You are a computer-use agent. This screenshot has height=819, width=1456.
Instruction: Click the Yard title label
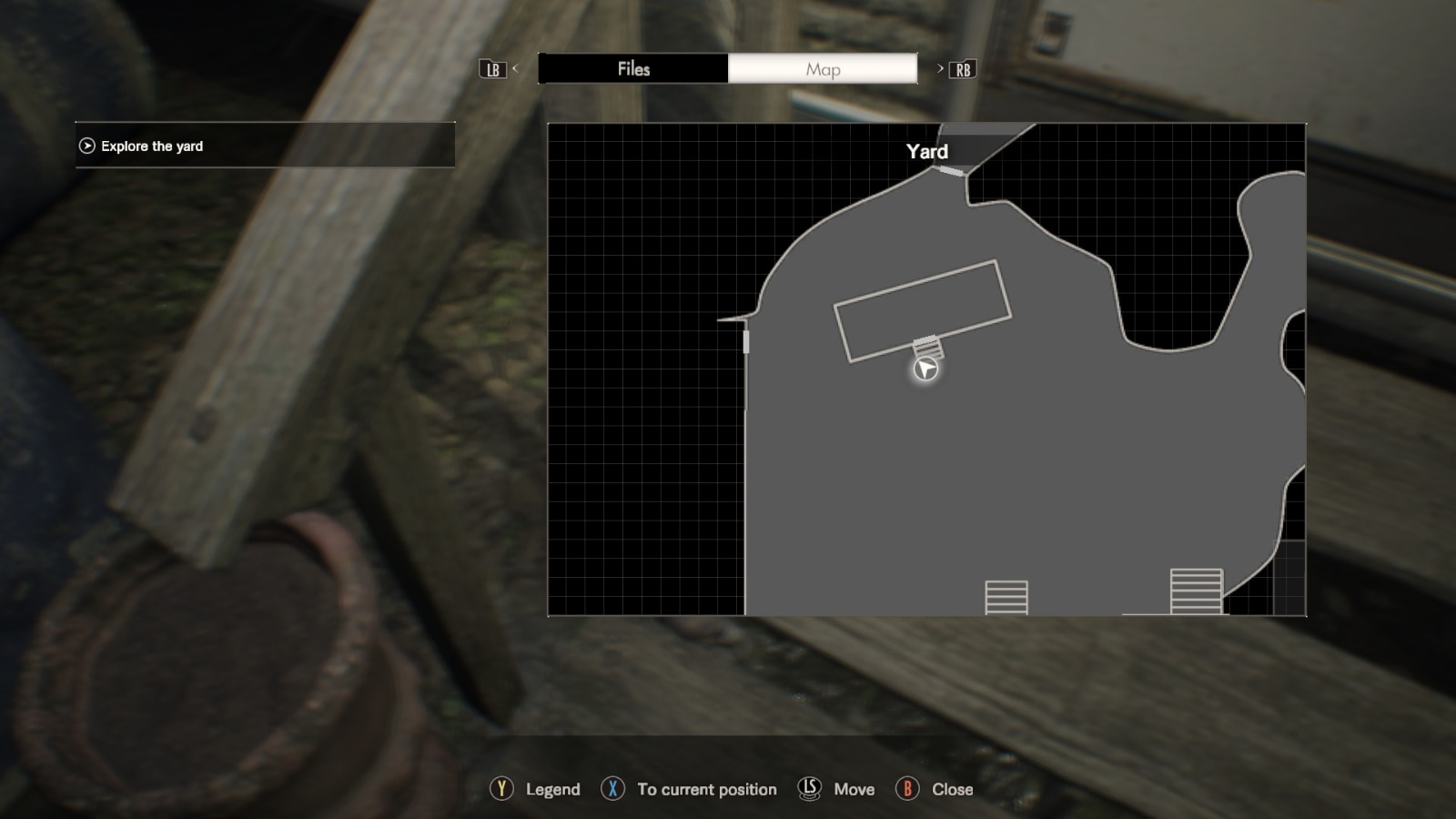point(926,151)
